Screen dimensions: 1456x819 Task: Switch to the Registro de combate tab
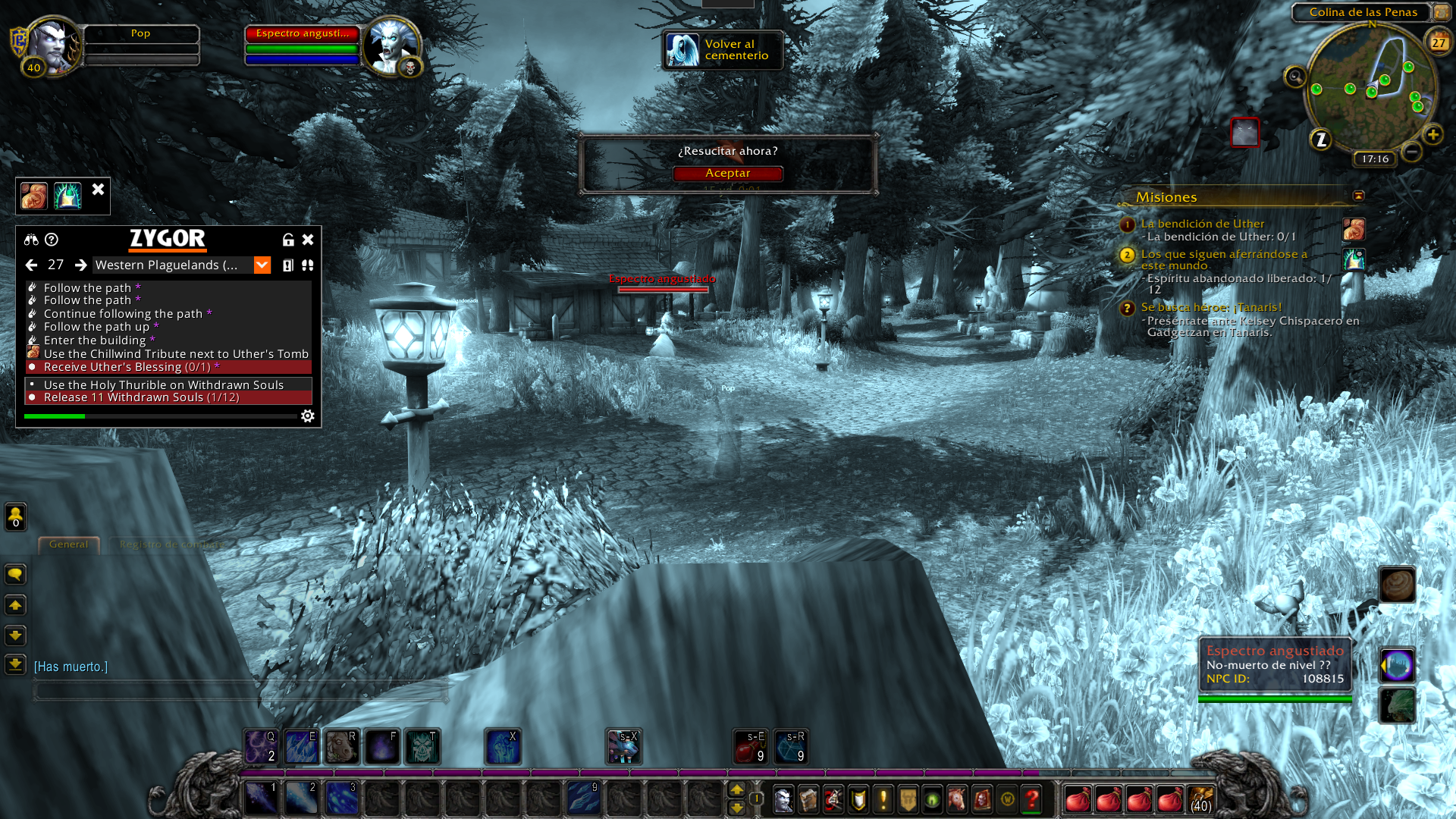pyautogui.click(x=171, y=544)
